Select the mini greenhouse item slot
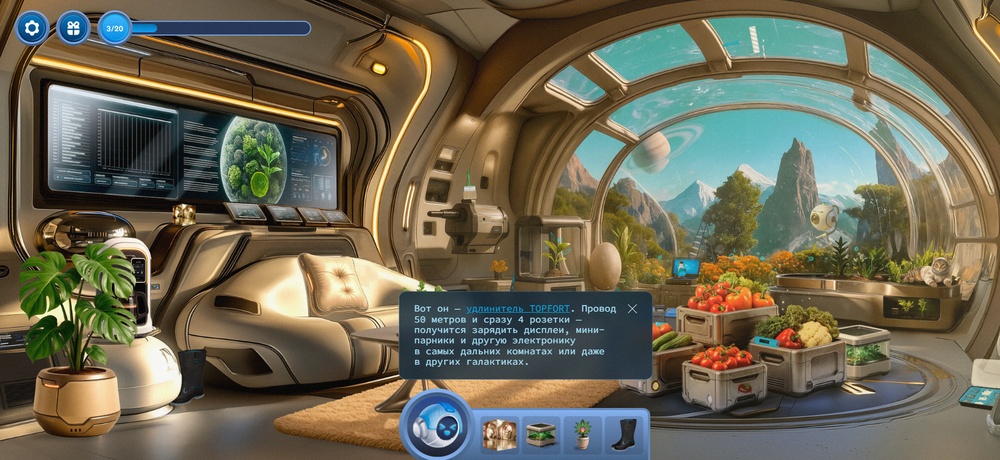1000x460 pixels. tap(541, 434)
